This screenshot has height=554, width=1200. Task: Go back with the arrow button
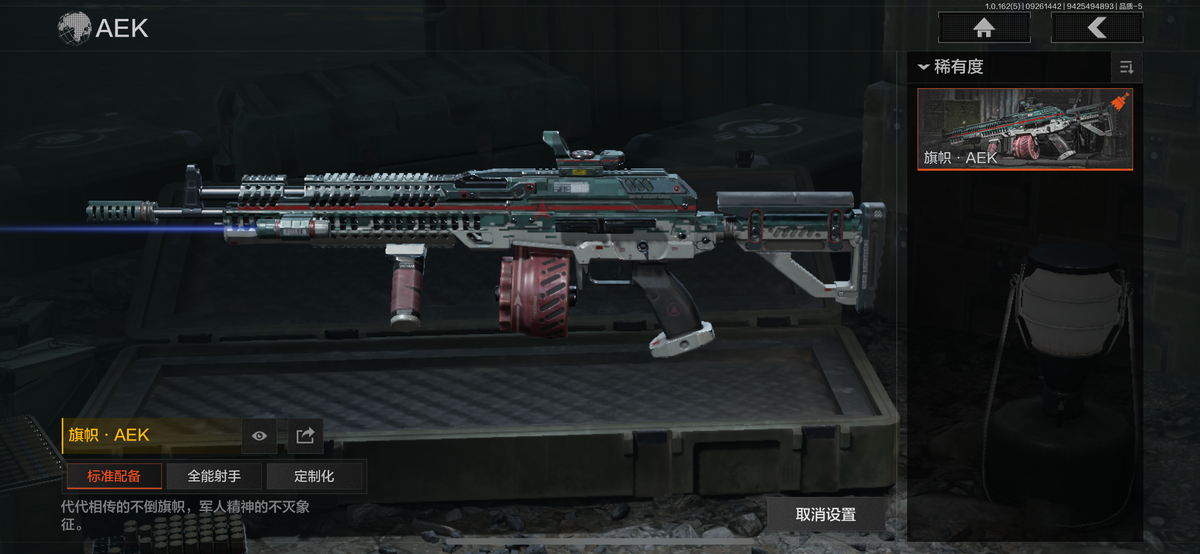tap(1097, 28)
